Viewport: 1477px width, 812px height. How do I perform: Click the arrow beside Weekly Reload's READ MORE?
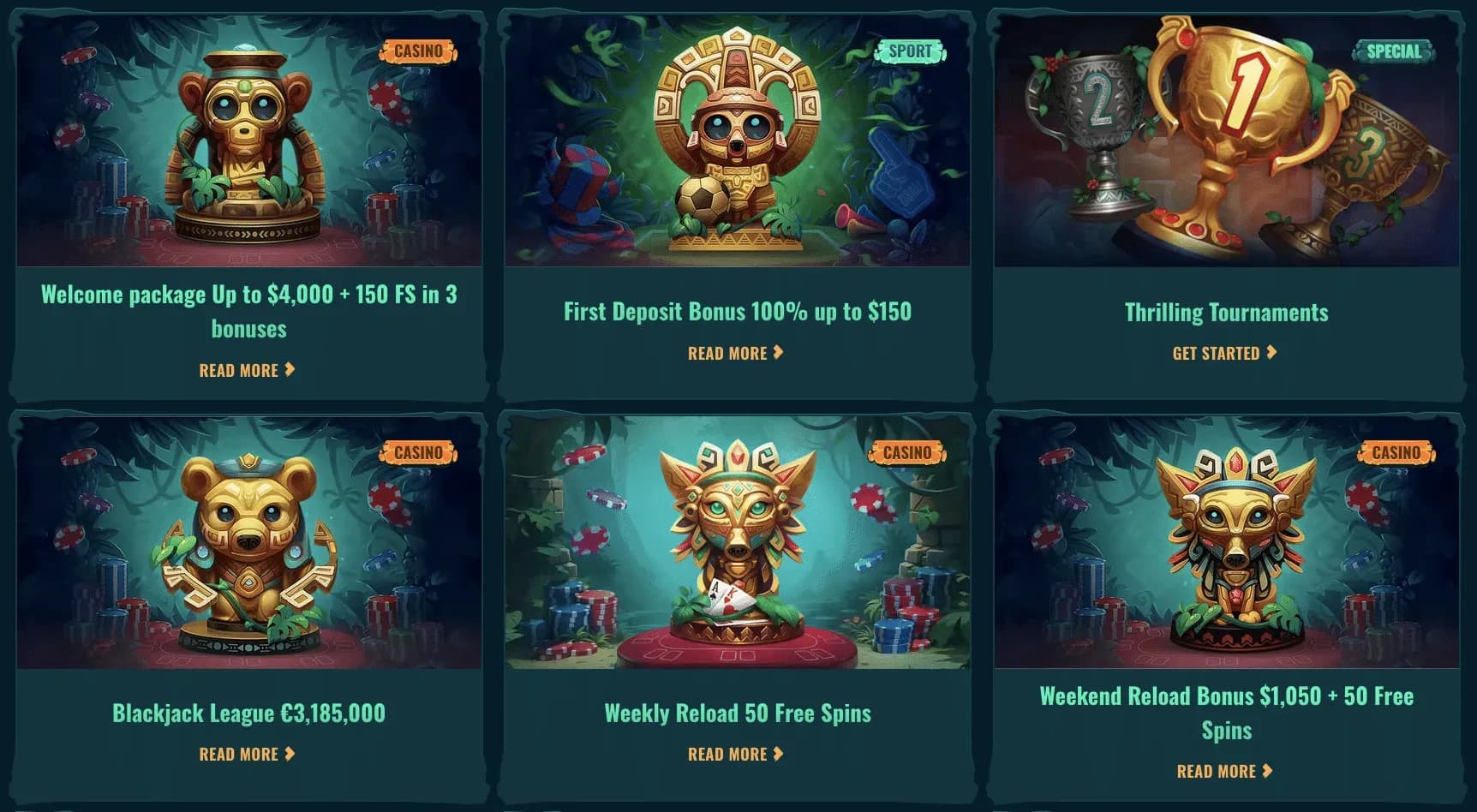tap(778, 754)
